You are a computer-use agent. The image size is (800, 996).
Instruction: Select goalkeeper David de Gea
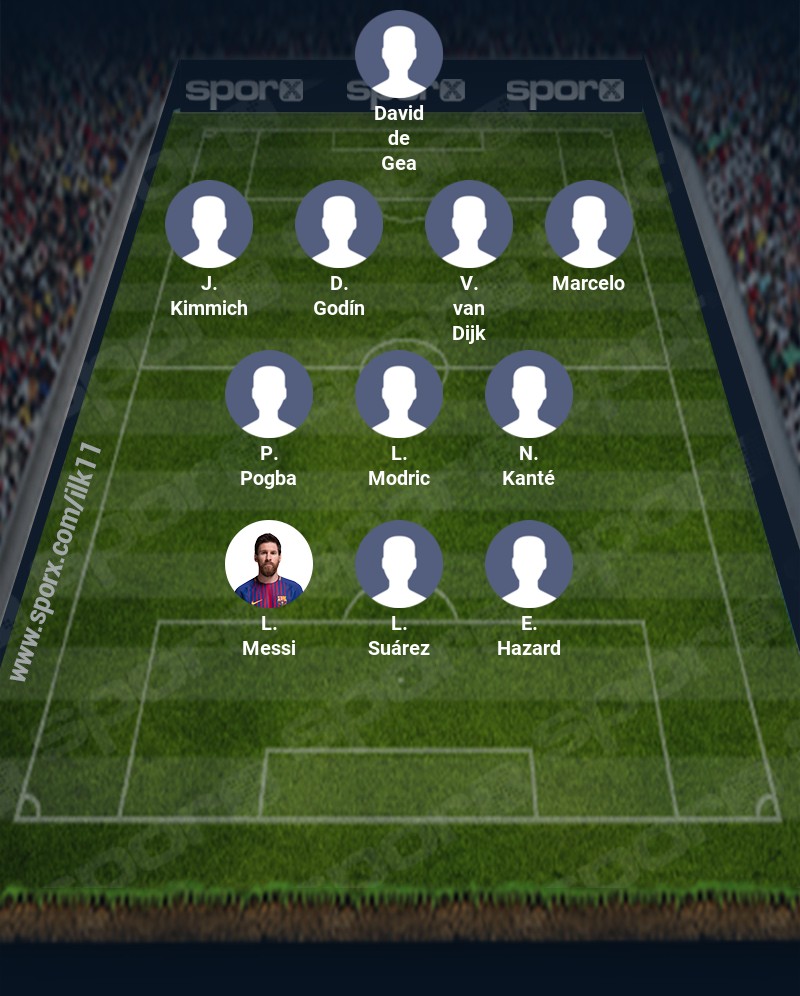[x=399, y=54]
